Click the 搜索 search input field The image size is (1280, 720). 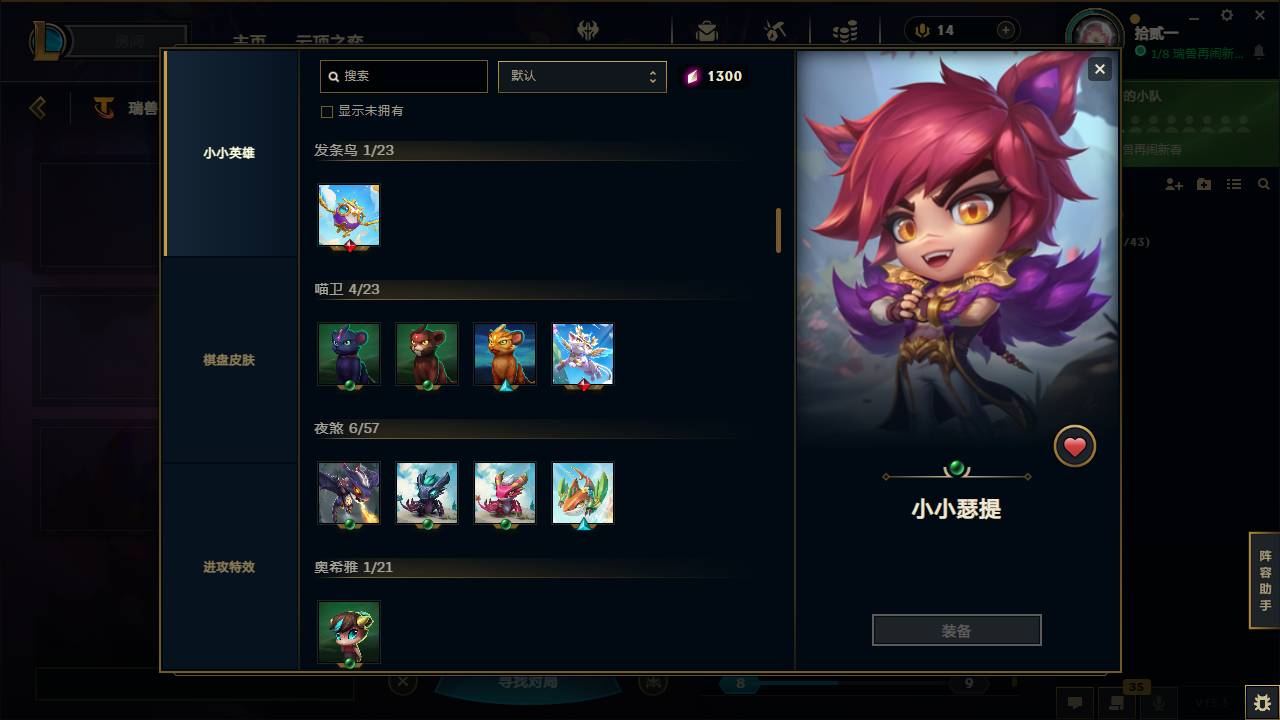pyautogui.click(x=403, y=76)
